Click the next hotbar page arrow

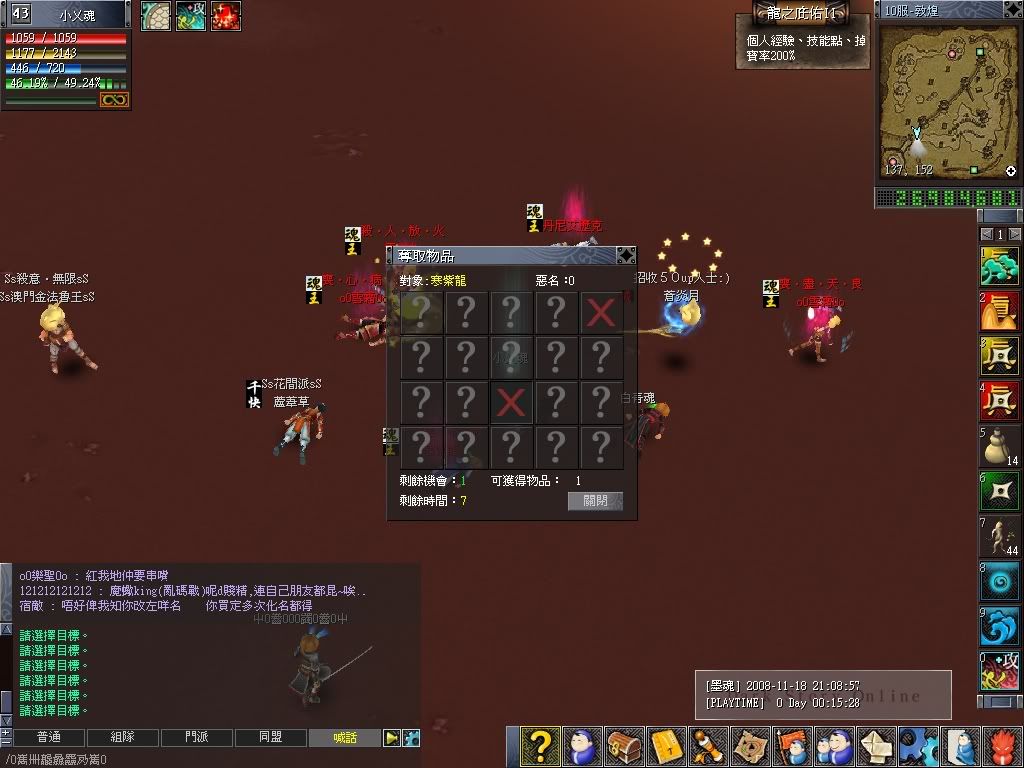[x=1014, y=234]
